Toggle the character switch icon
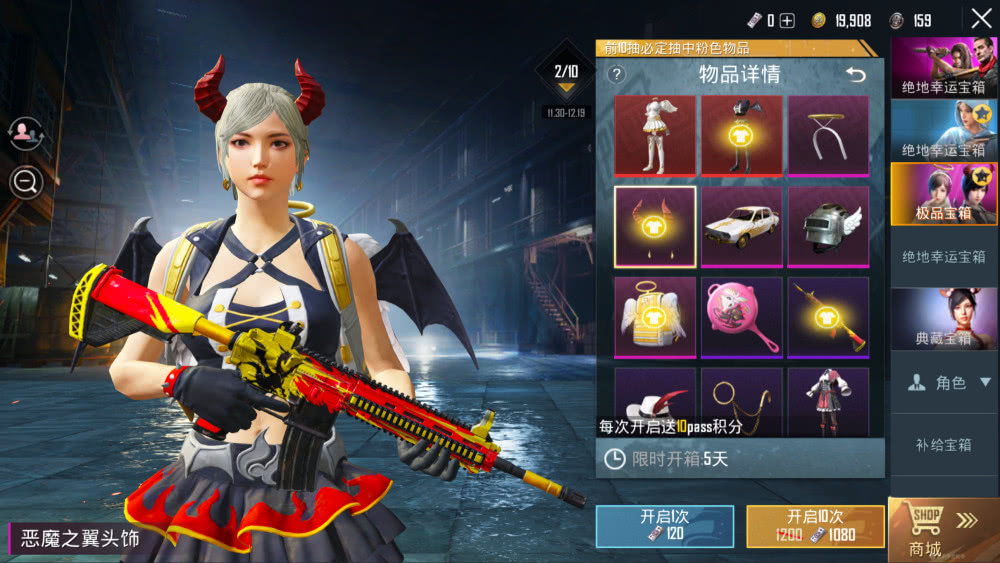The height and width of the screenshot is (563, 1000). pyautogui.click(x=26, y=134)
